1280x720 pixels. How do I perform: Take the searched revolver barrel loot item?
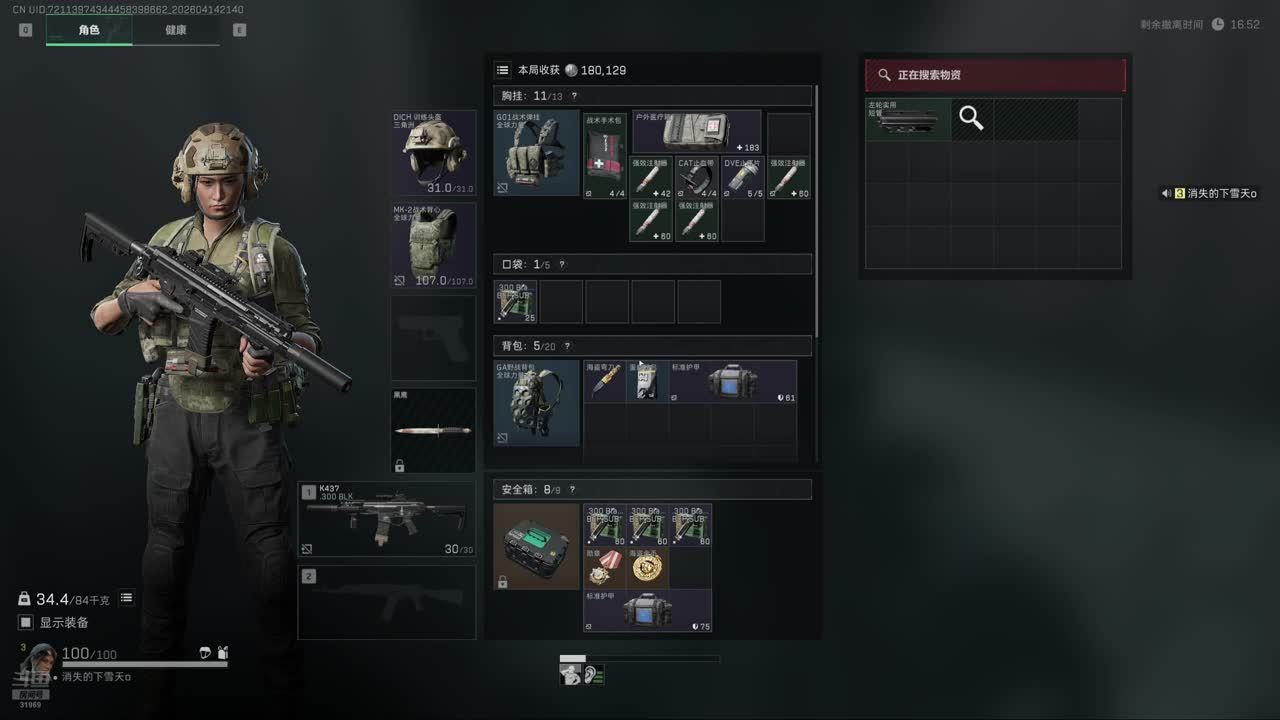tap(907, 119)
